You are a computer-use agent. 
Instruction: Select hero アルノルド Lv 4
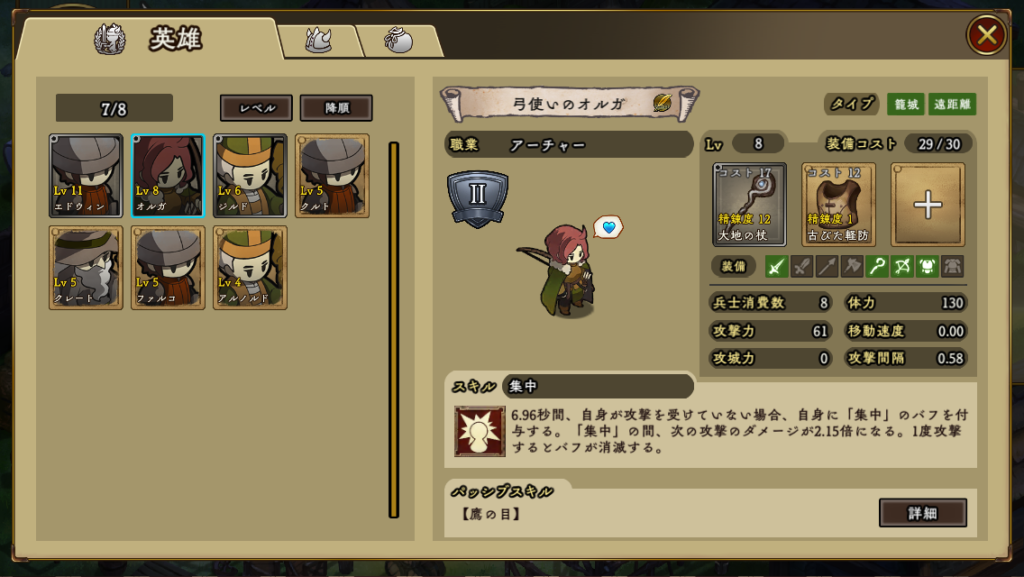[x=250, y=267]
